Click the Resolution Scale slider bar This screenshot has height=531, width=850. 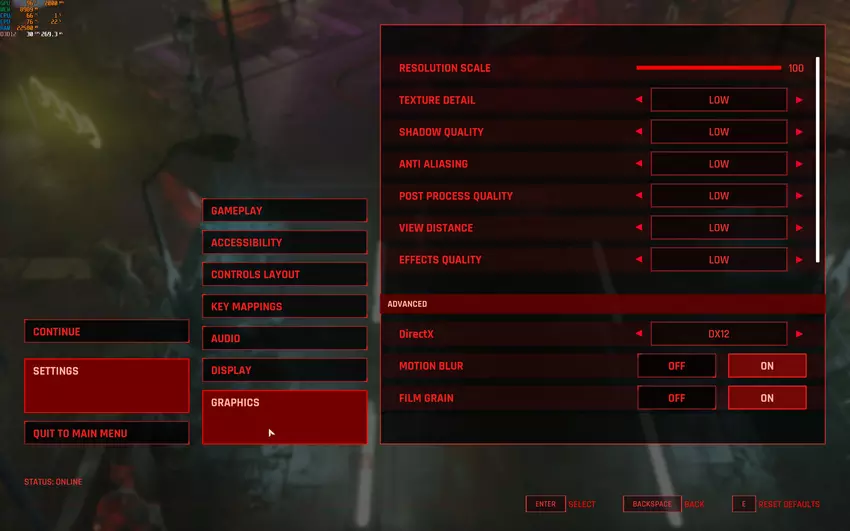click(708, 68)
